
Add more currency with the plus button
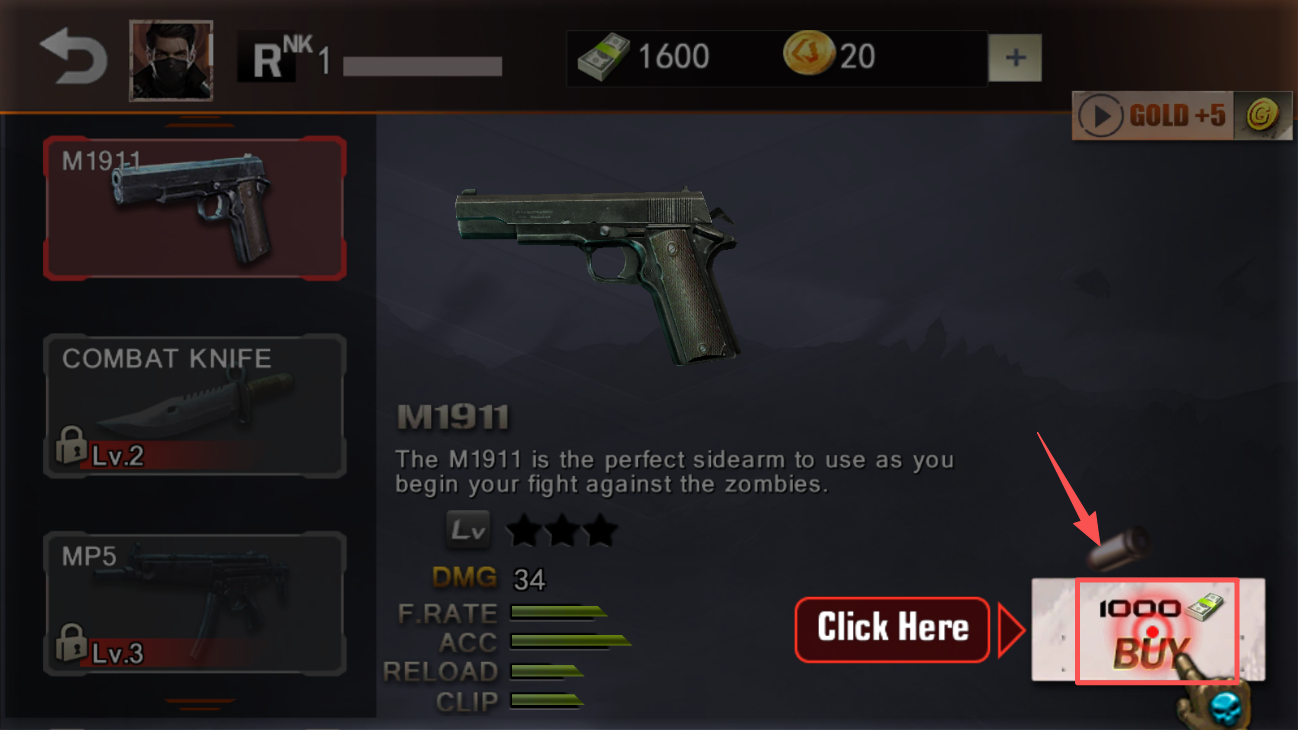(1015, 58)
